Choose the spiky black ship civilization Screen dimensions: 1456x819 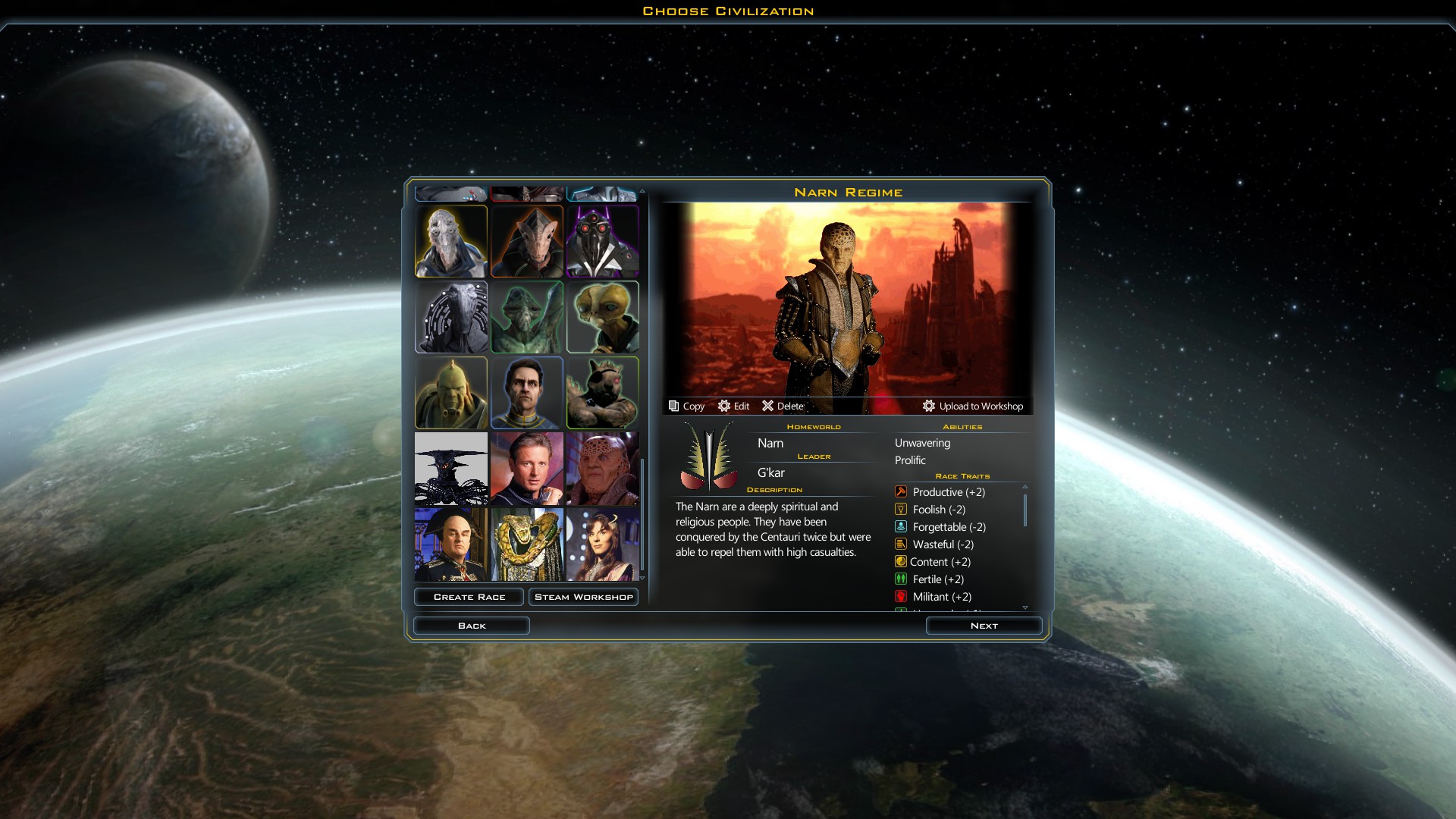pos(451,469)
